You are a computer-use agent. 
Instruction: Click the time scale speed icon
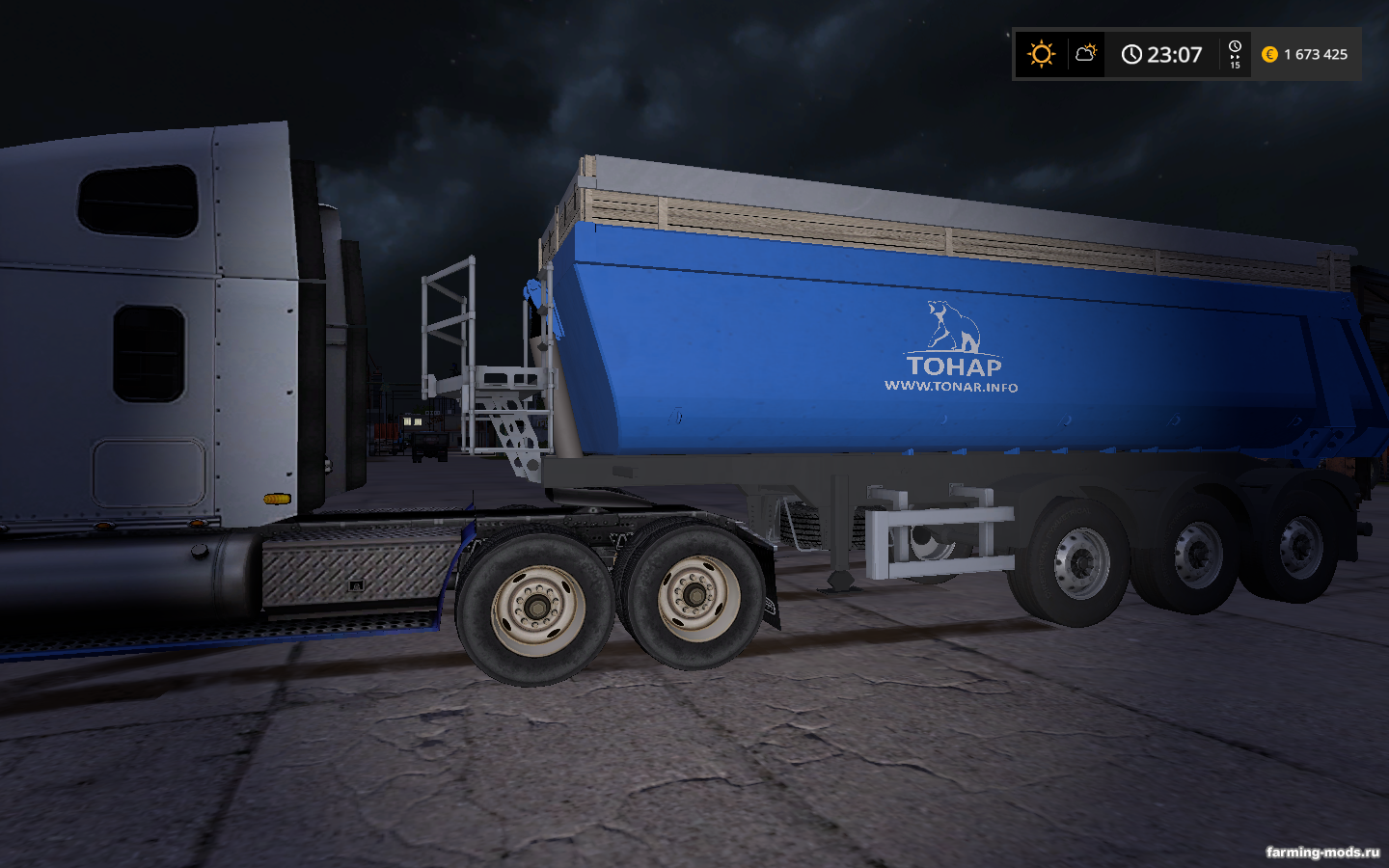click(x=1235, y=54)
